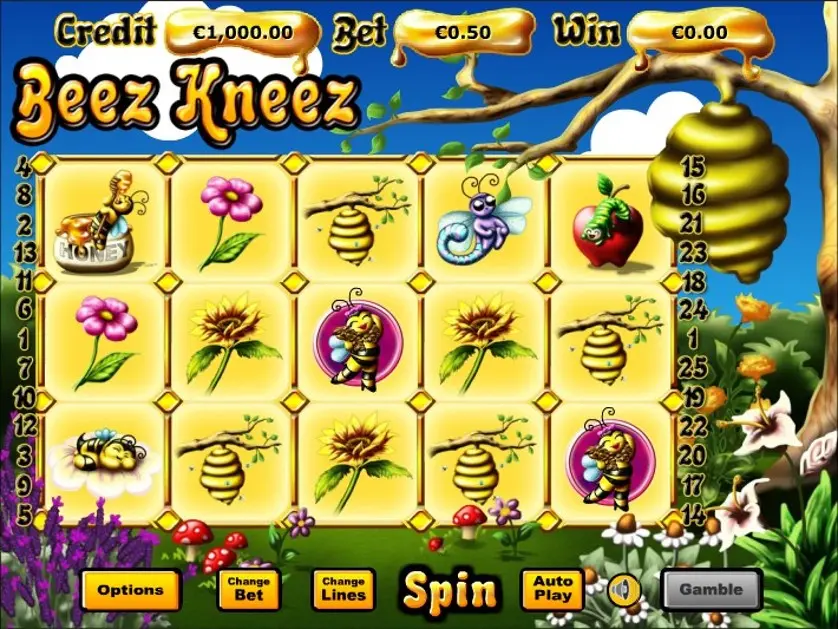This screenshot has height=629, width=838.
Task: Toggle the sound speaker icon
Action: (x=625, y=588)
